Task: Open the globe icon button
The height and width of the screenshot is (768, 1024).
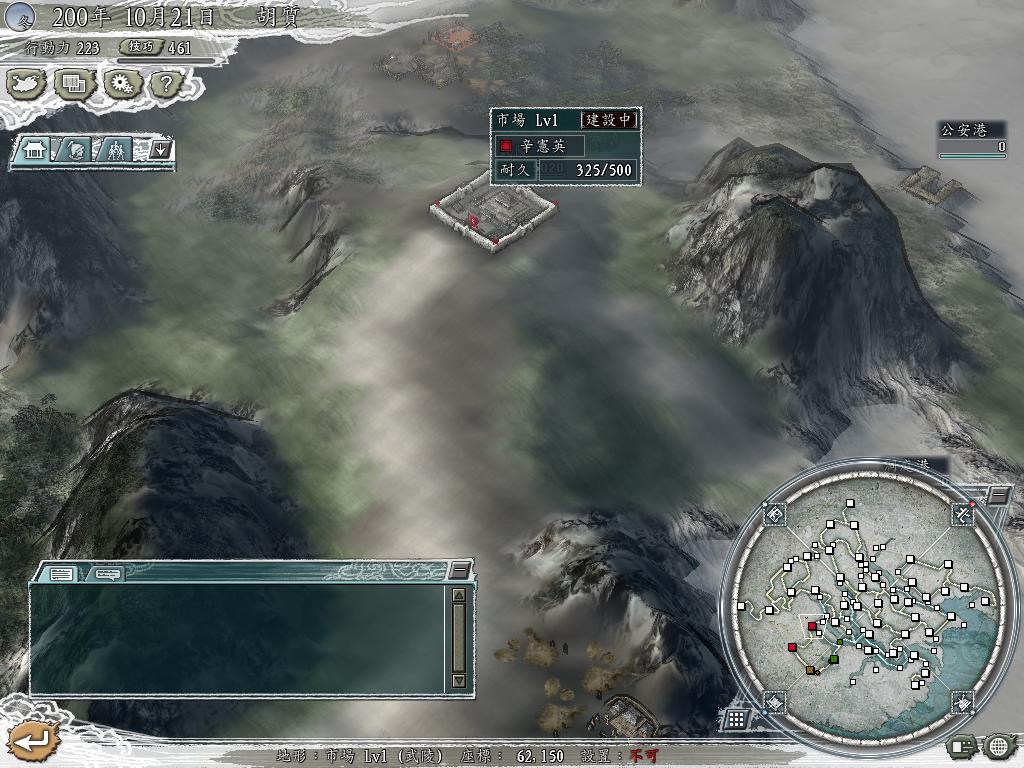Action: 998,745
